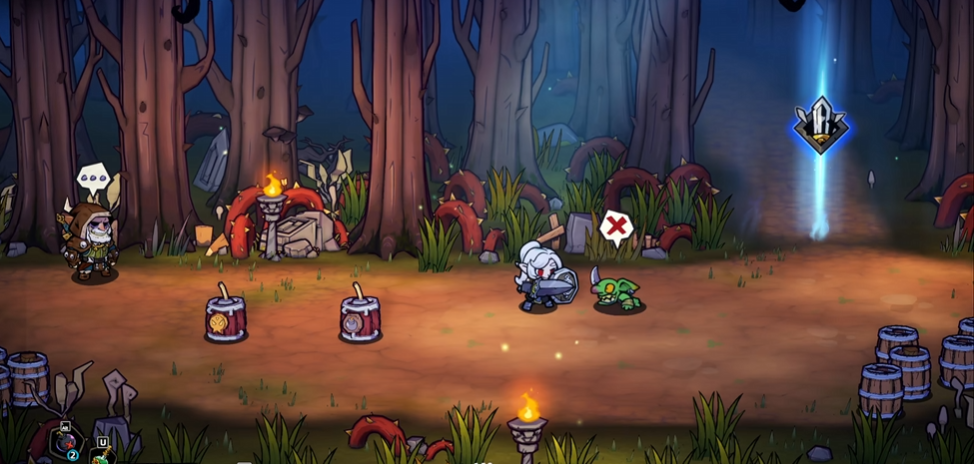Use the green potion slot
Viewport: 974px width, 464px height.
[x=104, y=453]
